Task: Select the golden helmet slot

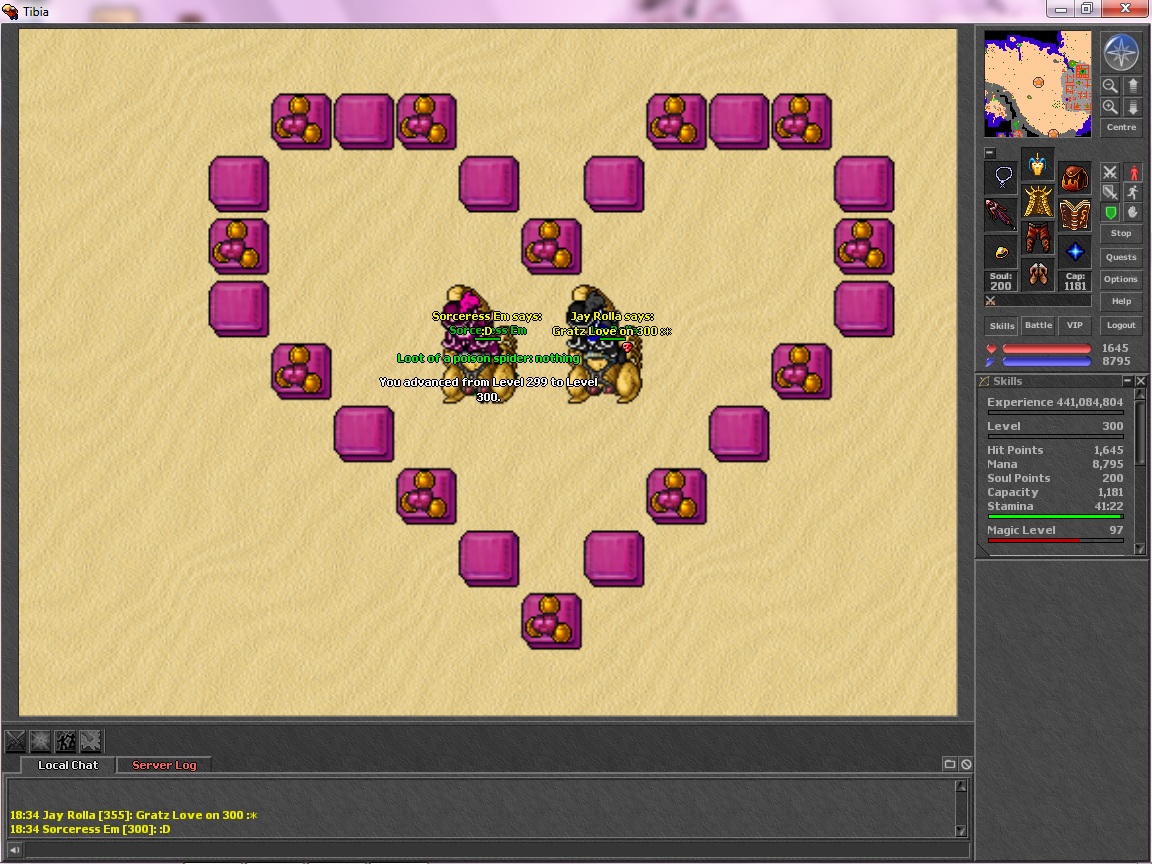Action: (1038, 166)
